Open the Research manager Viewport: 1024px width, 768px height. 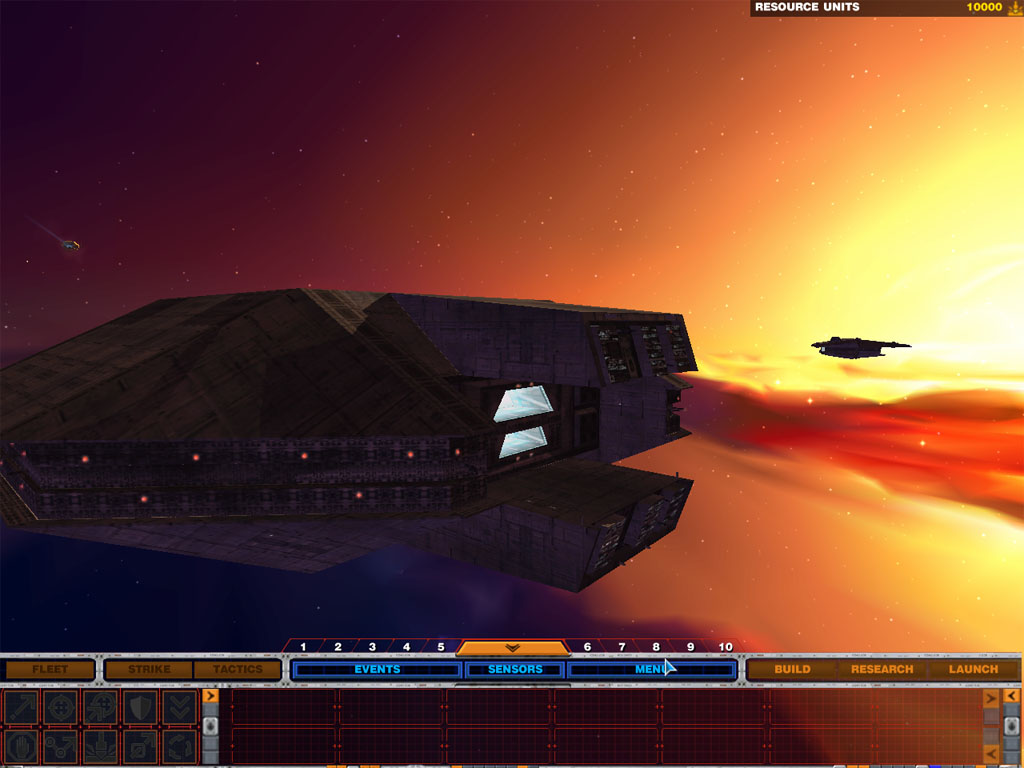tap(881, 669)
